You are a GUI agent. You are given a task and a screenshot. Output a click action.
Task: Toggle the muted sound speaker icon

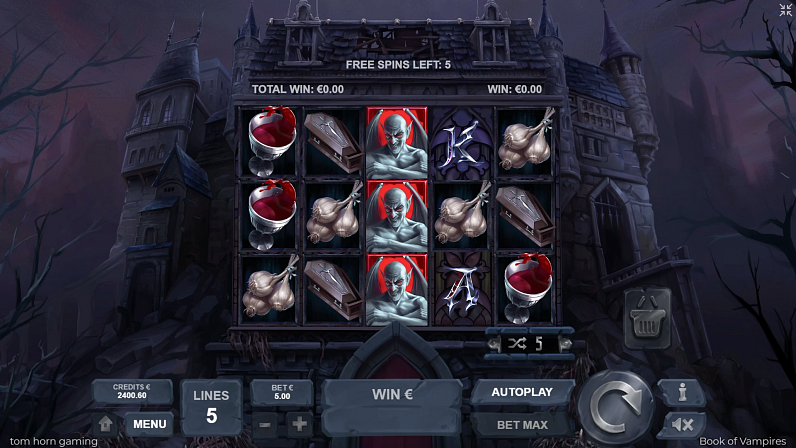[683, 425]
